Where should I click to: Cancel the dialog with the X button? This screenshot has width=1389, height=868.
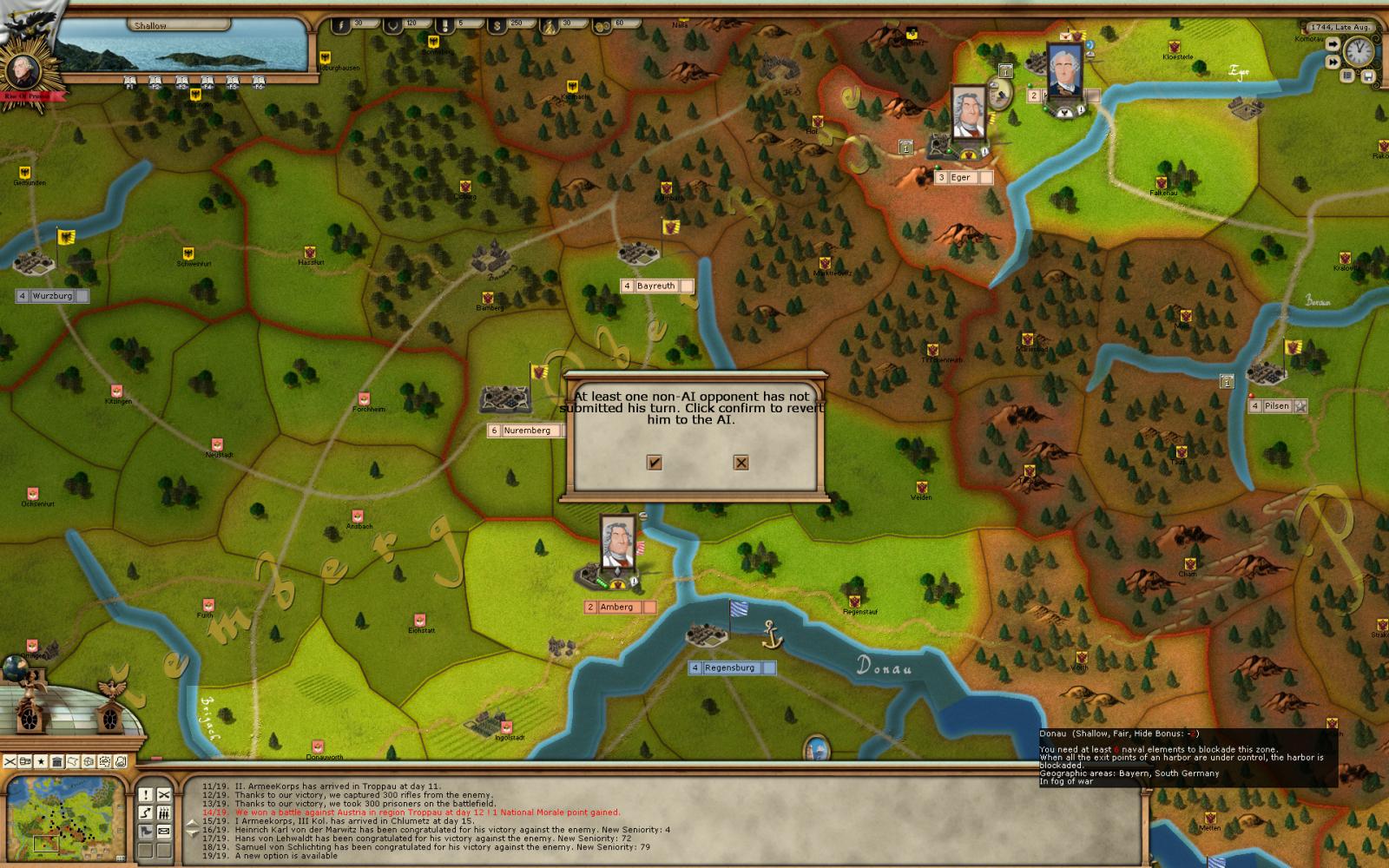click(741, 463)
